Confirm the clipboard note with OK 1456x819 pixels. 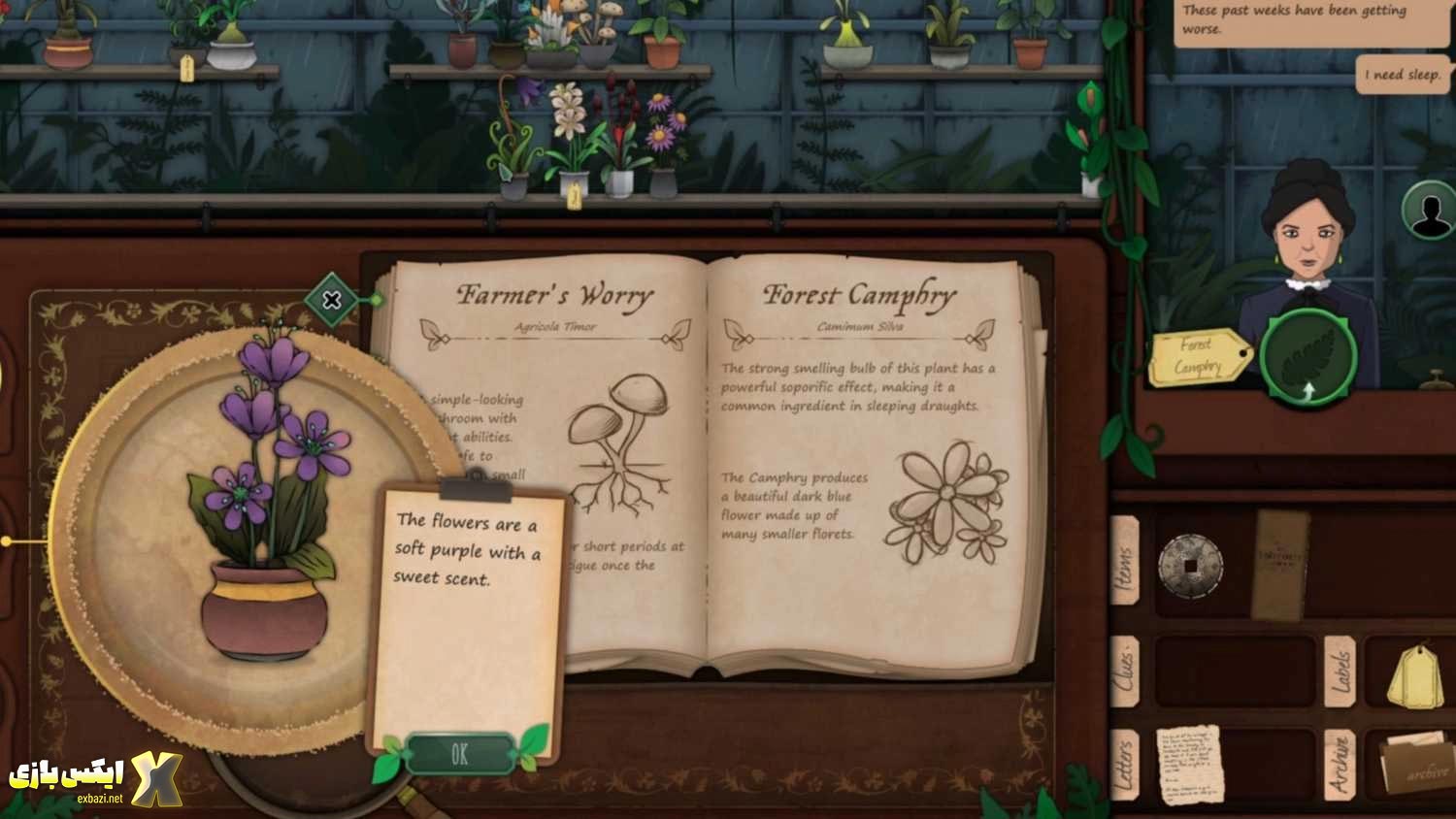click(x=459, y=754)
